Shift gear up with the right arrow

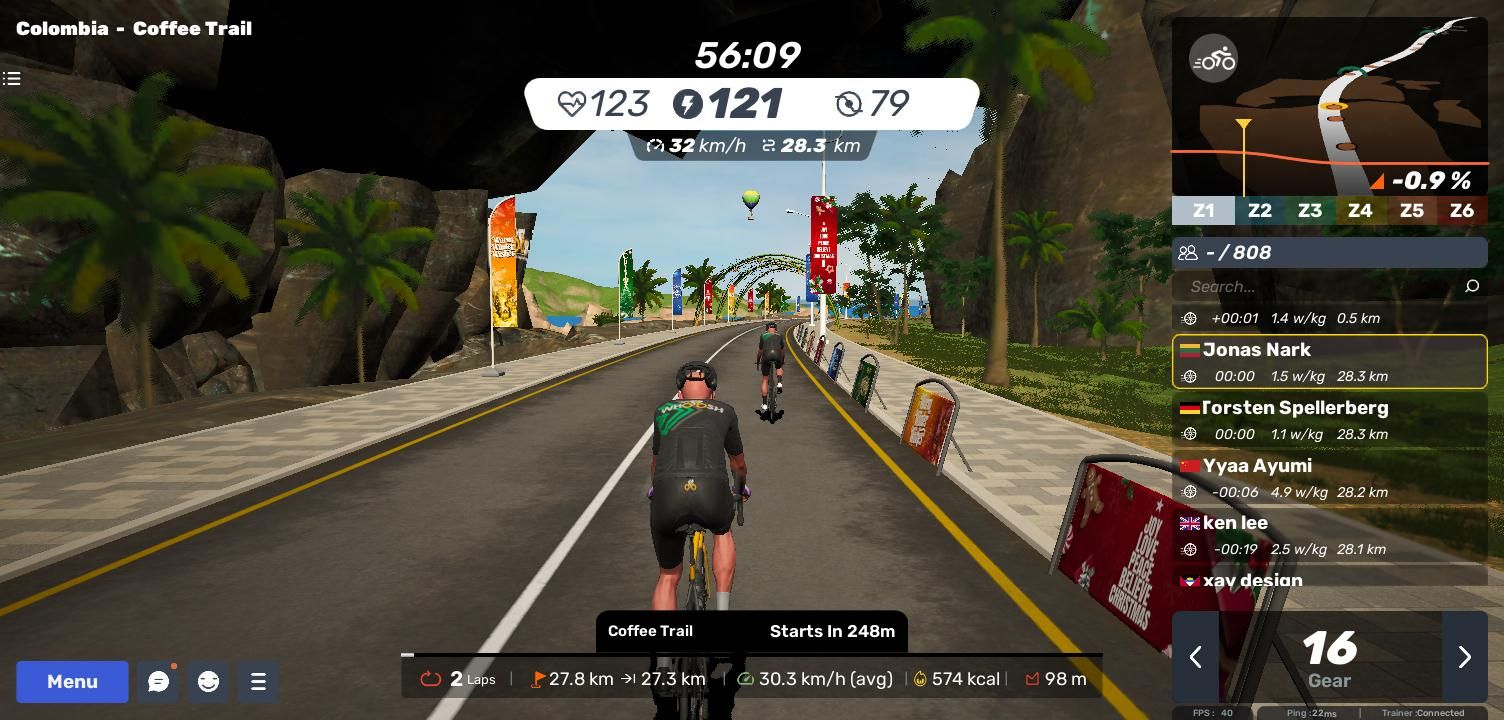click(x=1464, y=657)
